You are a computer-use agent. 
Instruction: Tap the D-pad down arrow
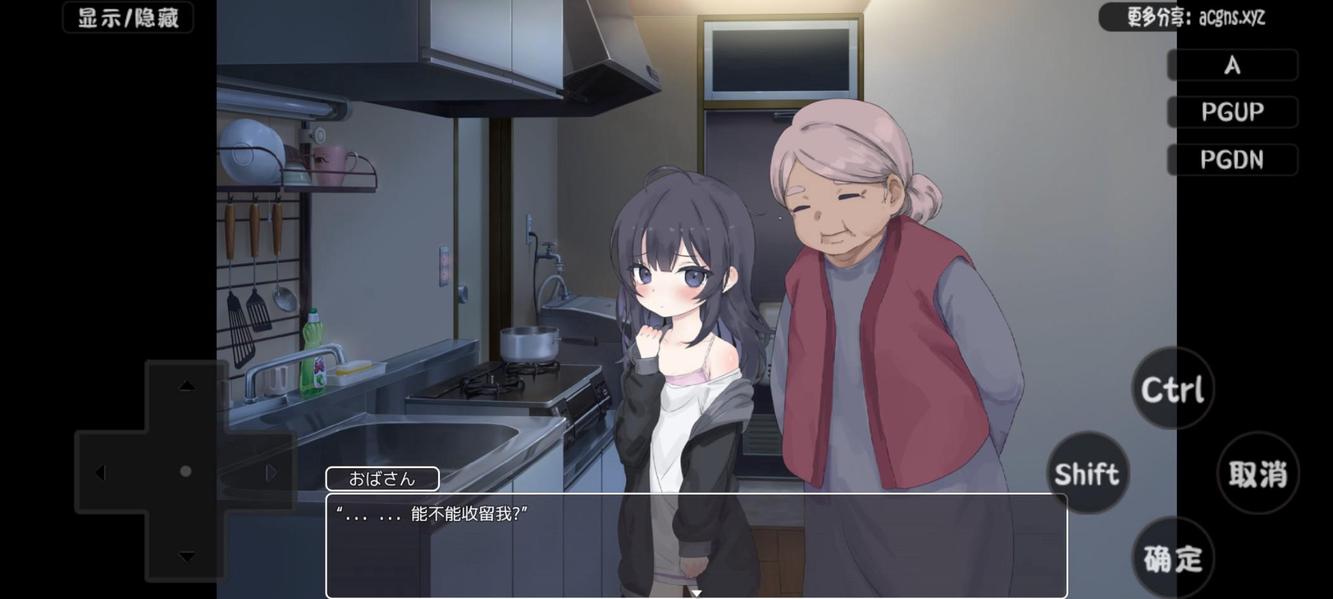[x=186, y=556]
